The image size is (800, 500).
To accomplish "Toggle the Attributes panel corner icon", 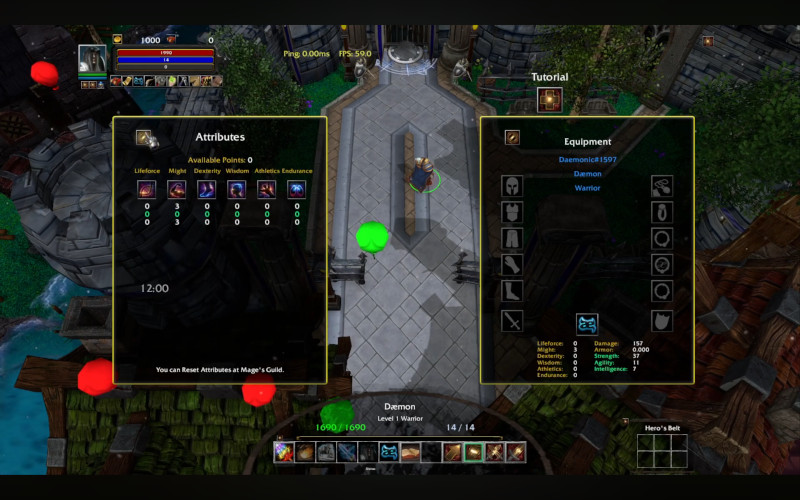I will [x=146, y=138].
